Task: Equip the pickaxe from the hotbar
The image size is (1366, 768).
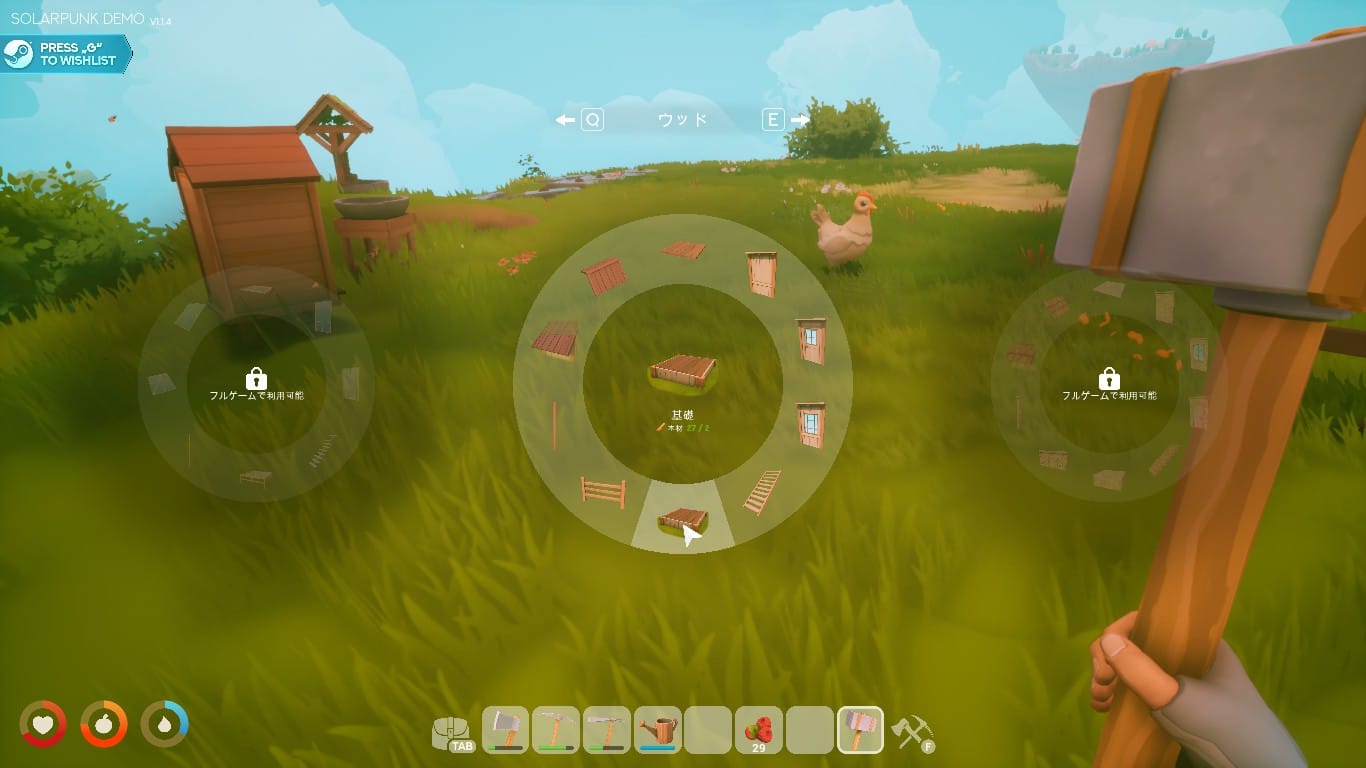Action: (x=557, y=730)
